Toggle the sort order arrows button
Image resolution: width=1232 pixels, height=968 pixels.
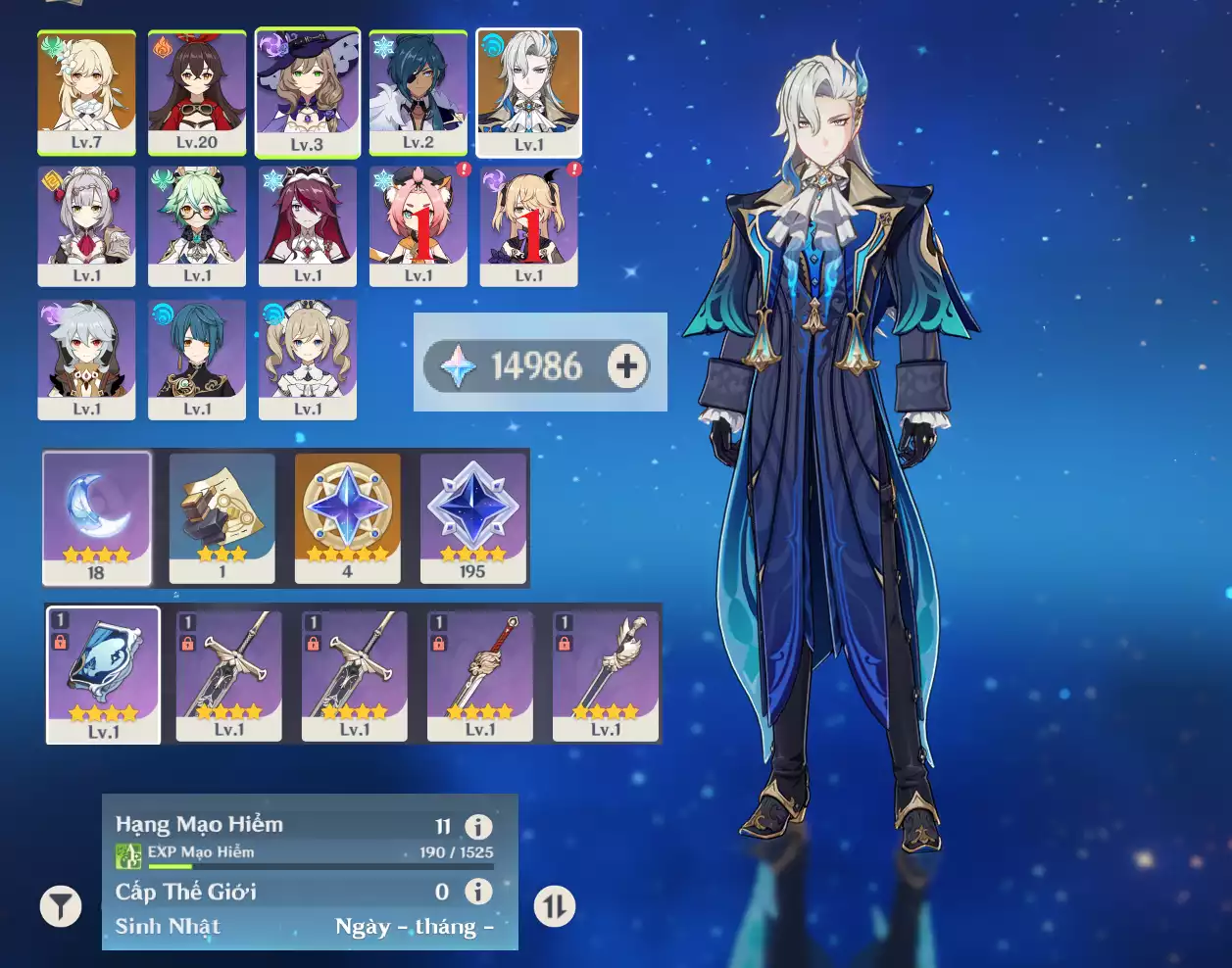[555, 906]
